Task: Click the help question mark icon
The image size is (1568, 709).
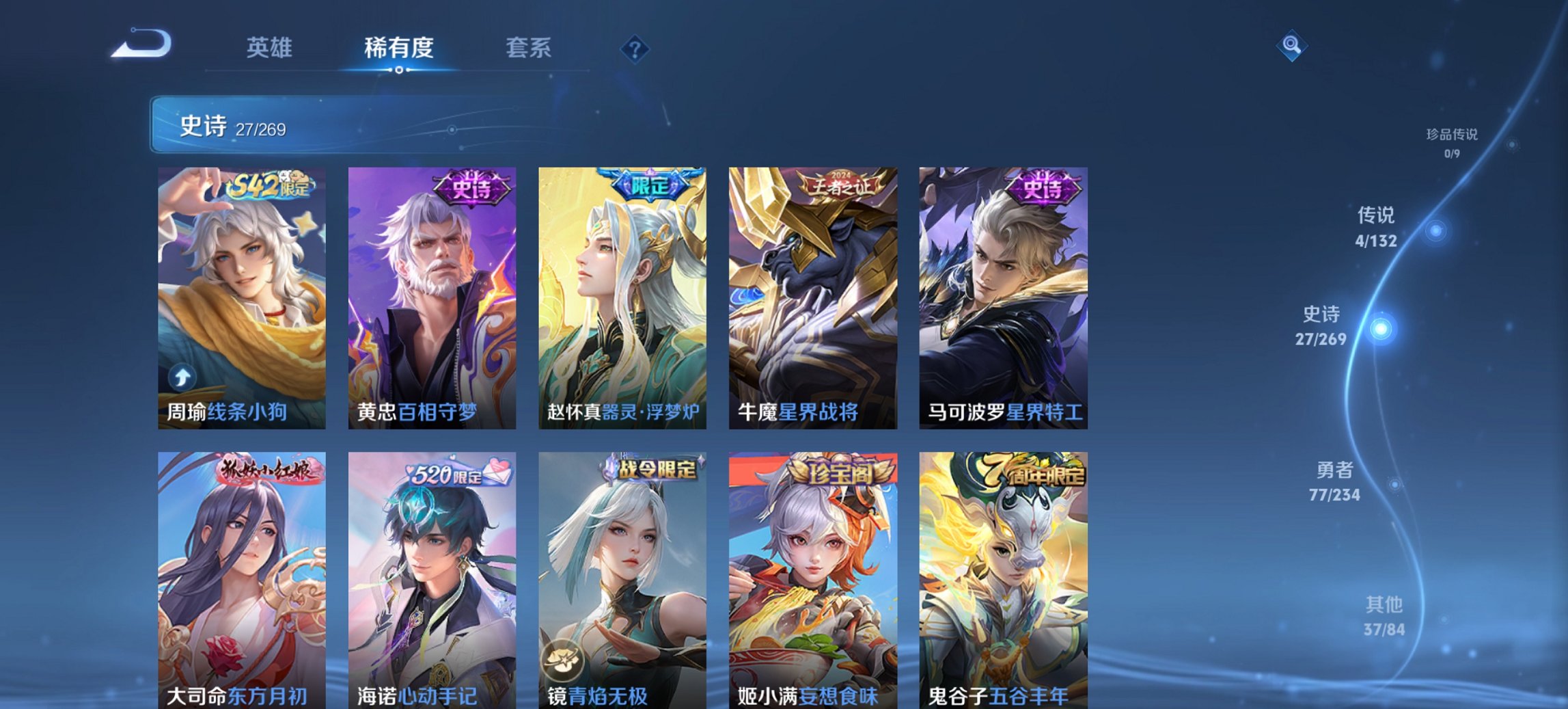Action: [635, 47]
